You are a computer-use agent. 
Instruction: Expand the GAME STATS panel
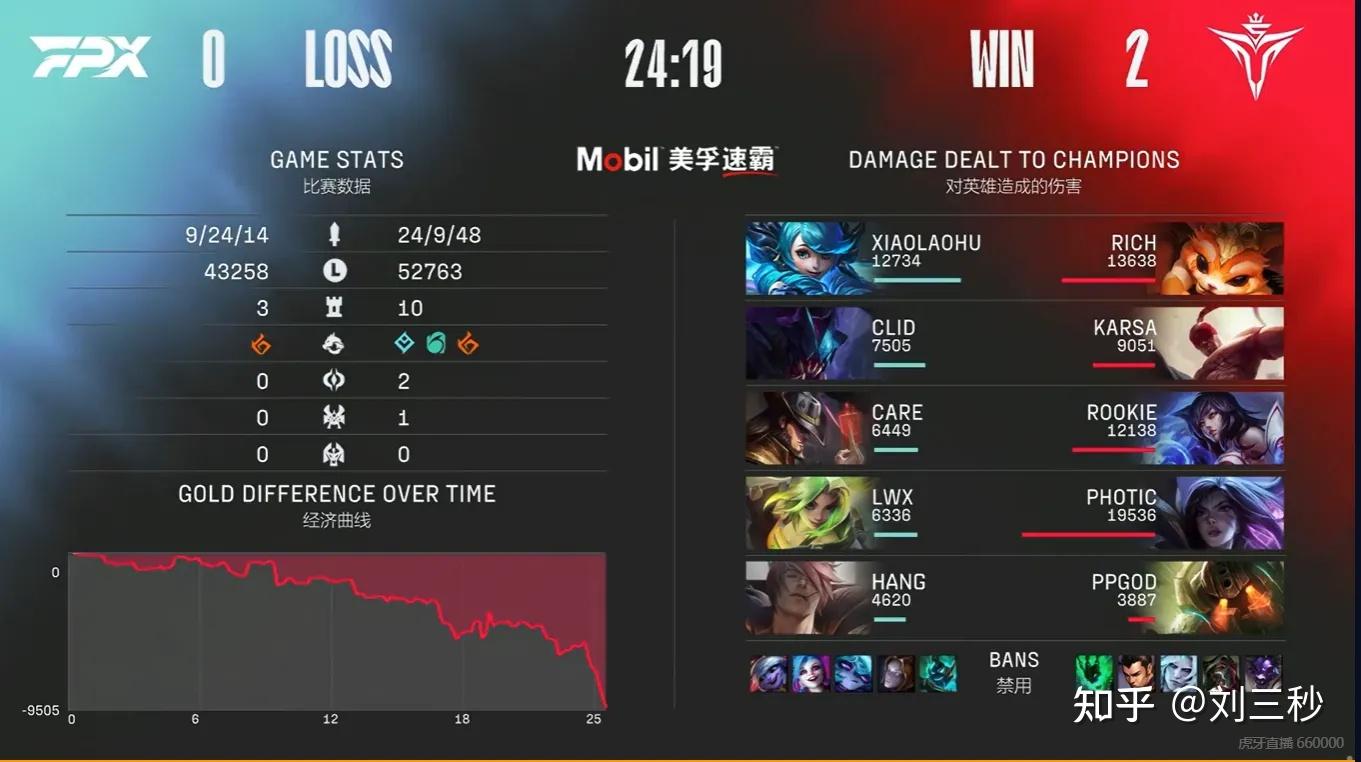[x=337, y=158]
